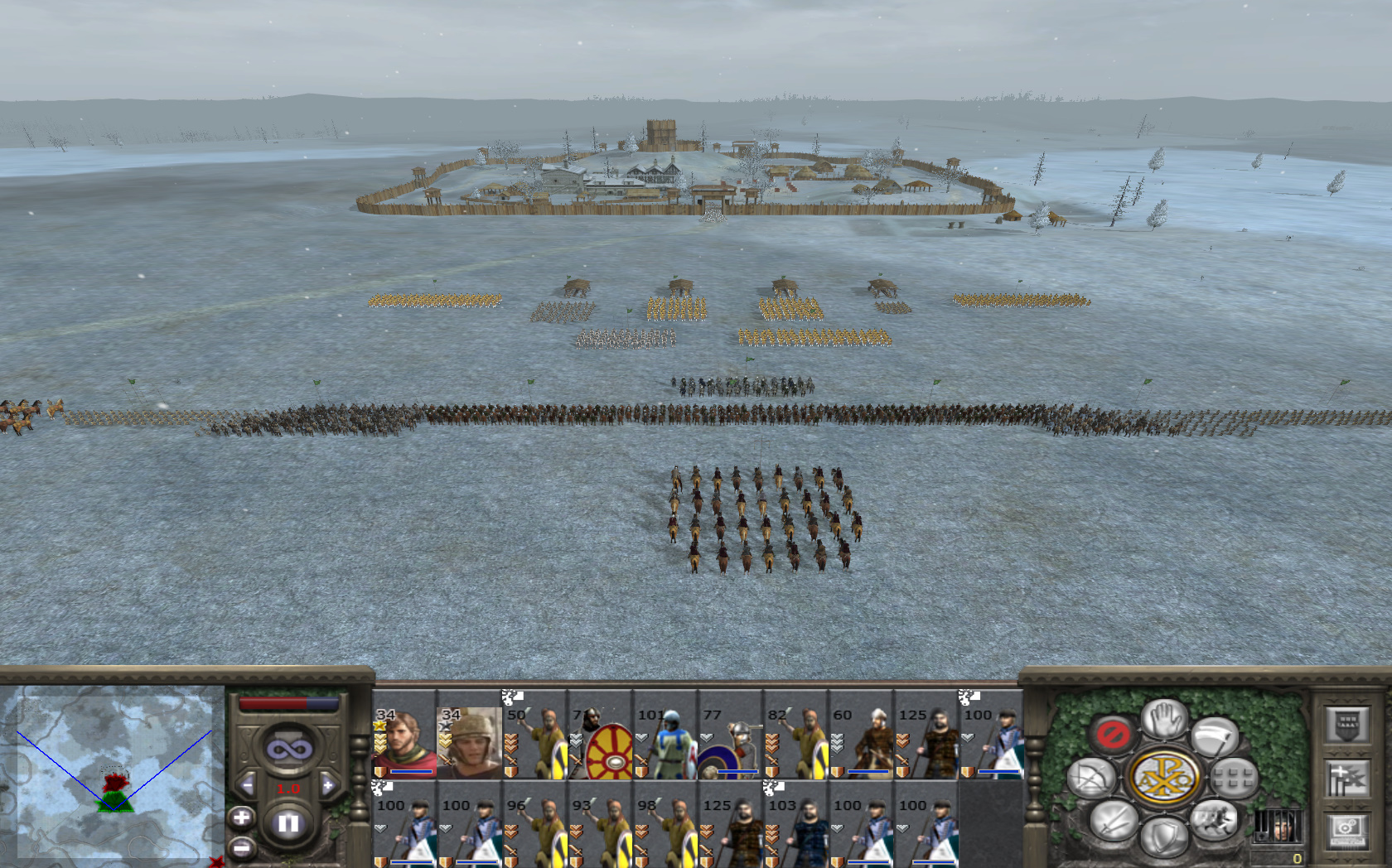The image size is (1392, 868).
Task: Toggle the running man run button
Action: (1214, 820)
